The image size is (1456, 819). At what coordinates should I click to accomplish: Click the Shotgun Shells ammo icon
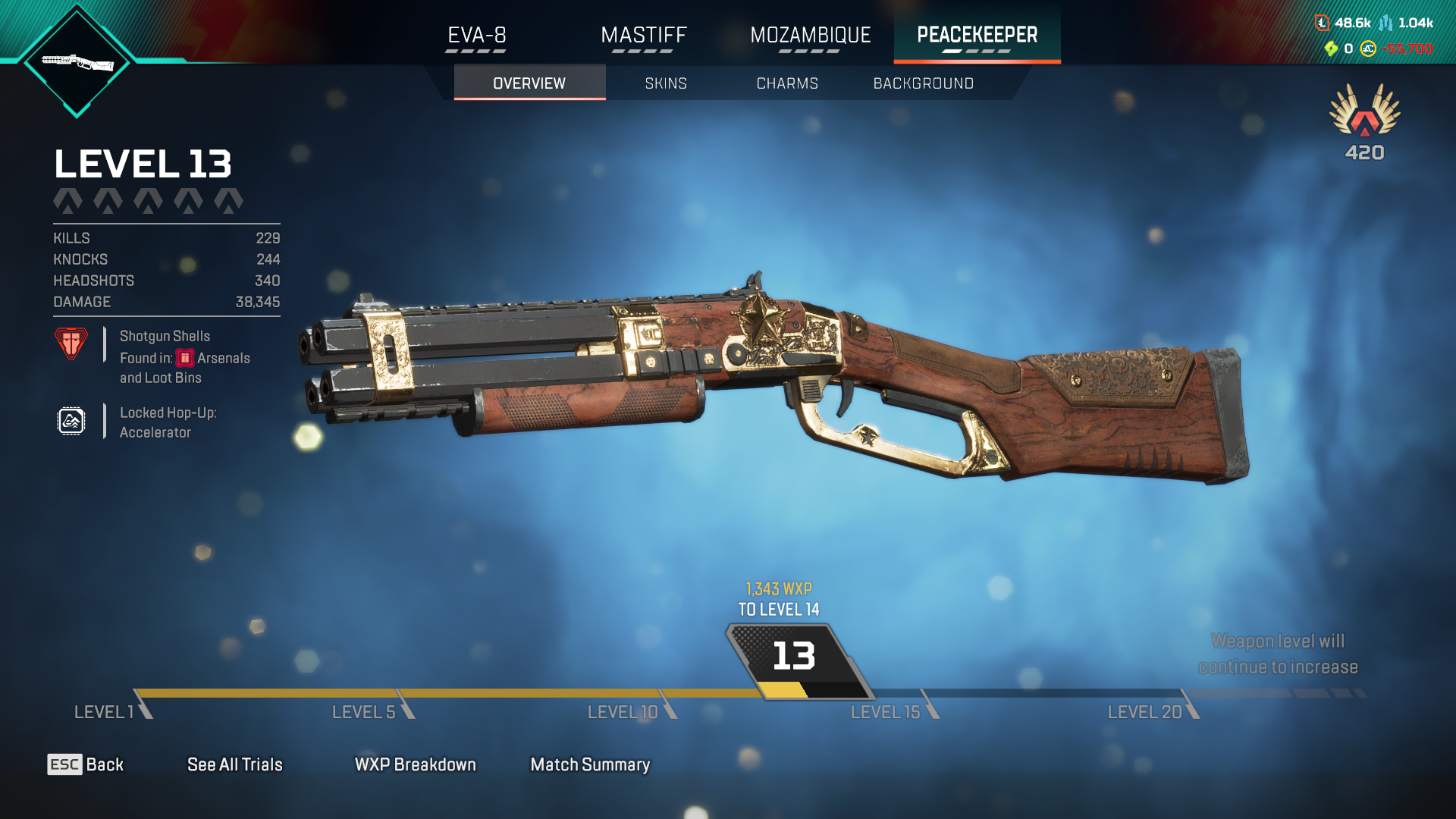(x=71, y=344)
